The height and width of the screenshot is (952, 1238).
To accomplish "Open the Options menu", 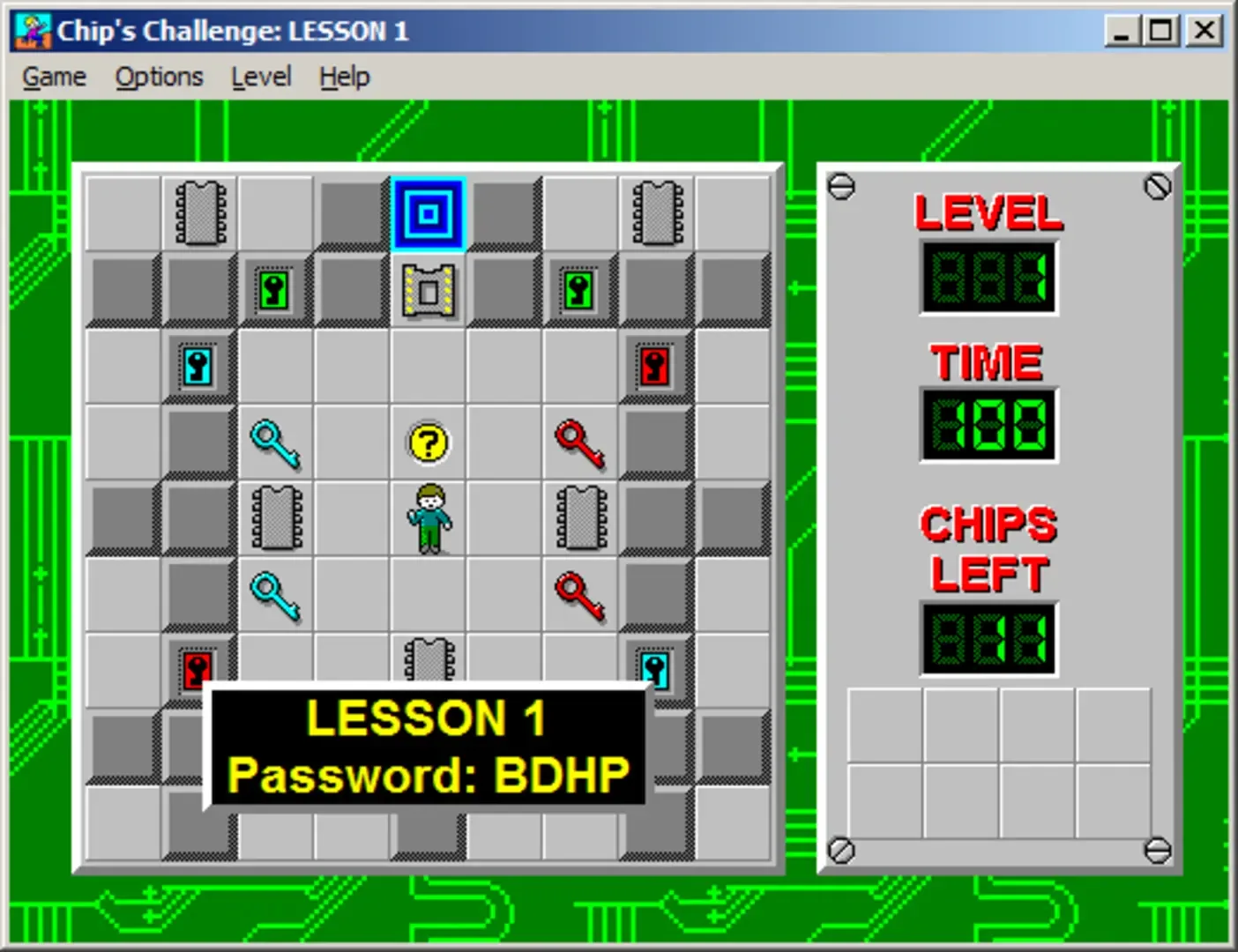I will (x=158, y=77).
